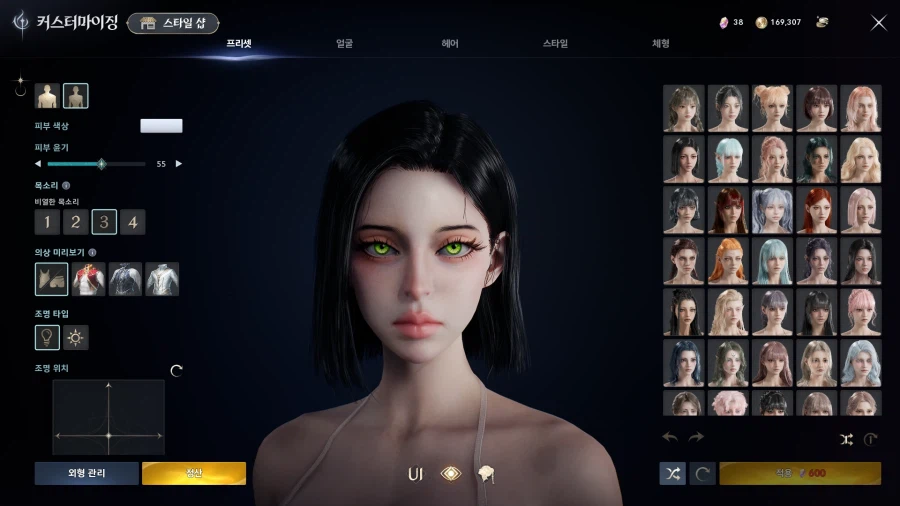Pick the 피부 색상 skin color swatch
The width and height of the screenshot is (900, 506).
161,126
